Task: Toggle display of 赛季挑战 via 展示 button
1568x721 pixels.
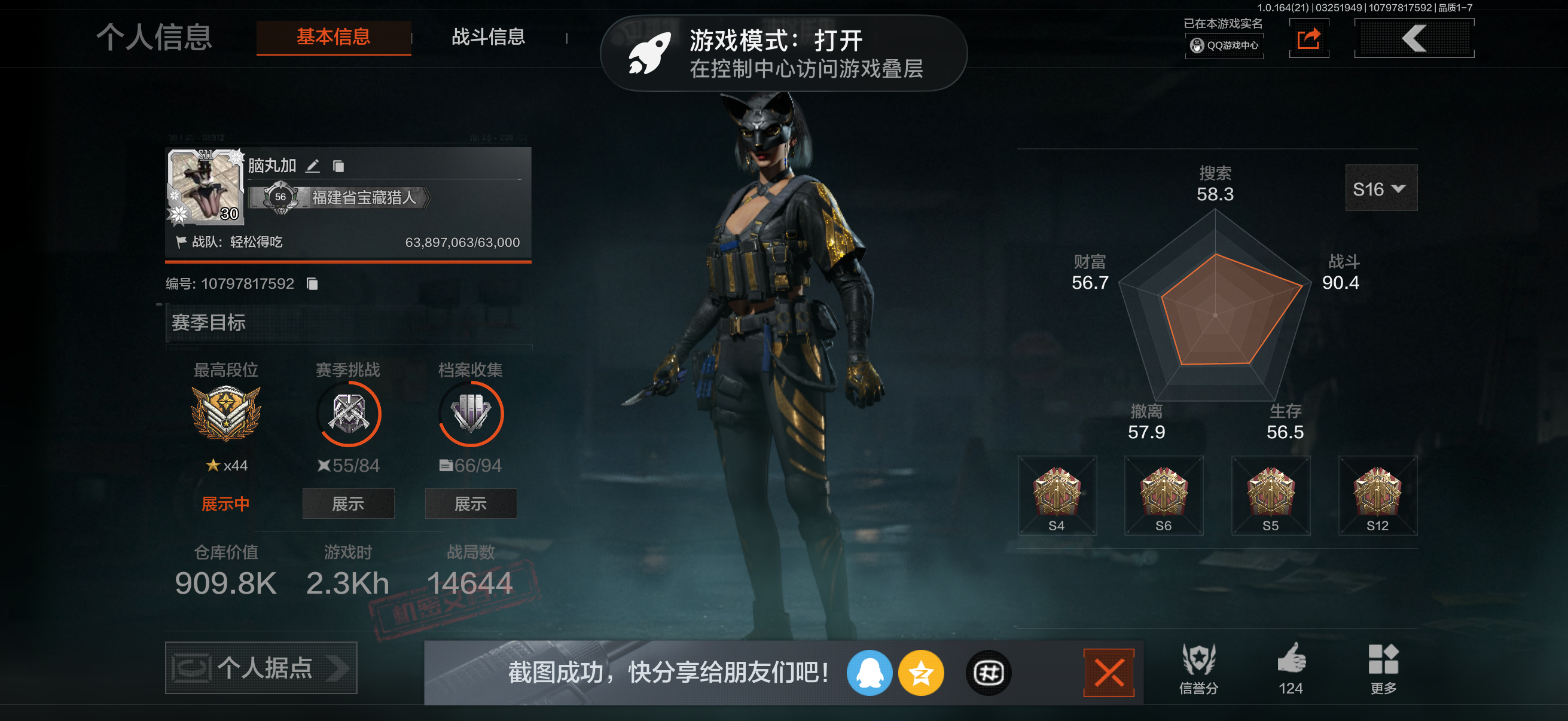Action: pos(348,504)
